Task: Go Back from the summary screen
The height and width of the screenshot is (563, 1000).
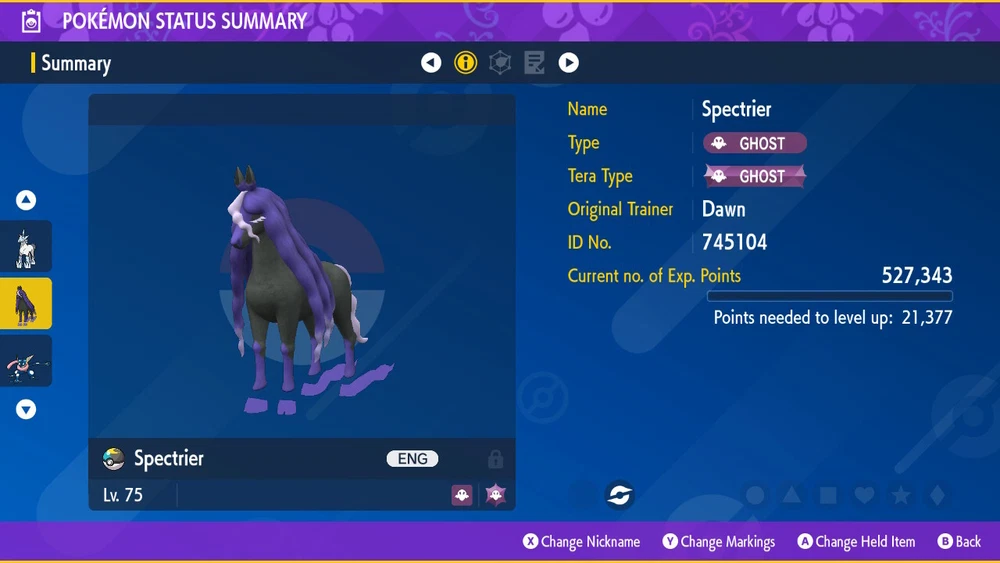Action: click(959, 542)
